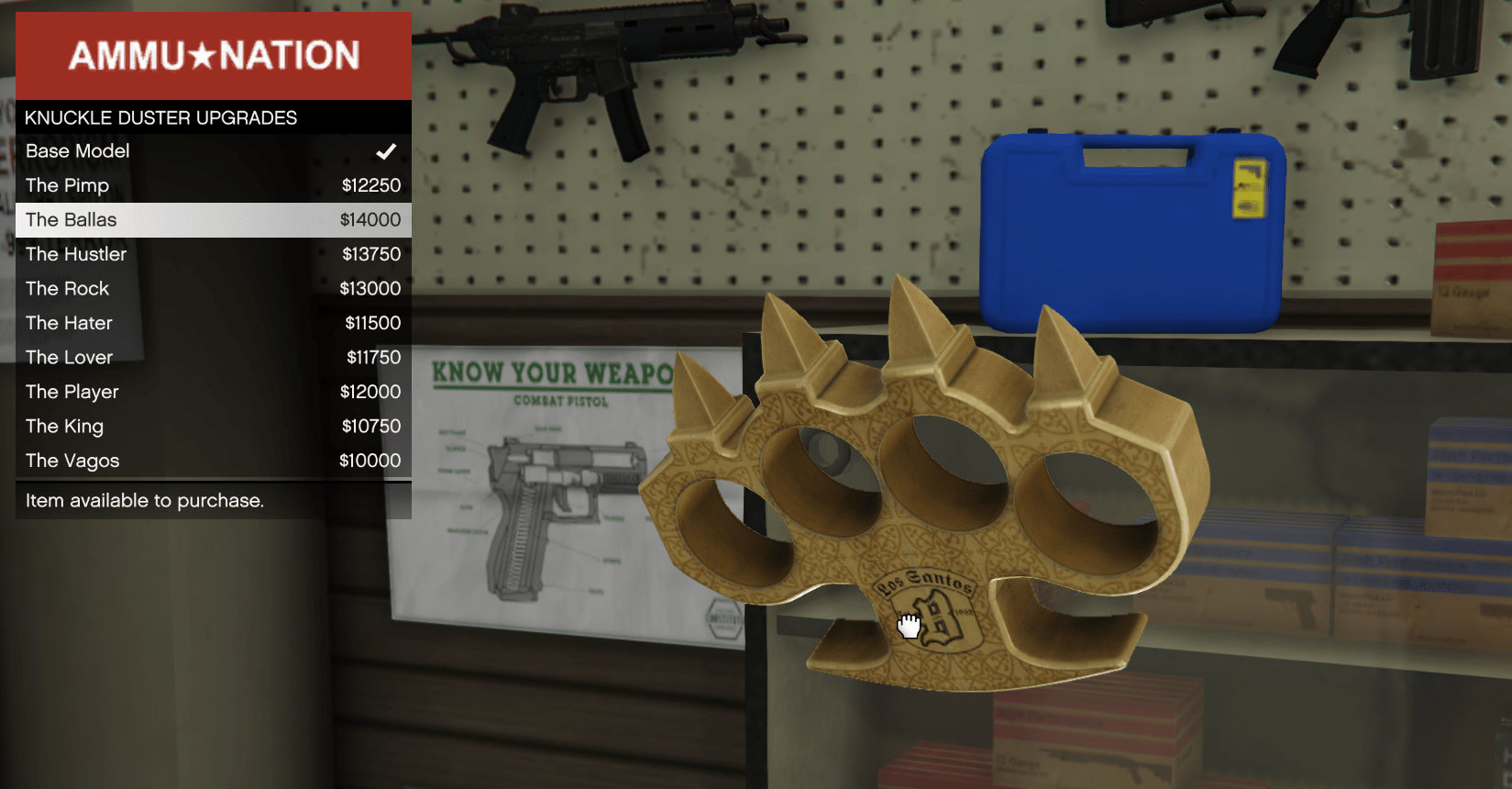Select The Pimp variant priced $12250
Screen dimensions: 1512x789
(x=67, y=185)
